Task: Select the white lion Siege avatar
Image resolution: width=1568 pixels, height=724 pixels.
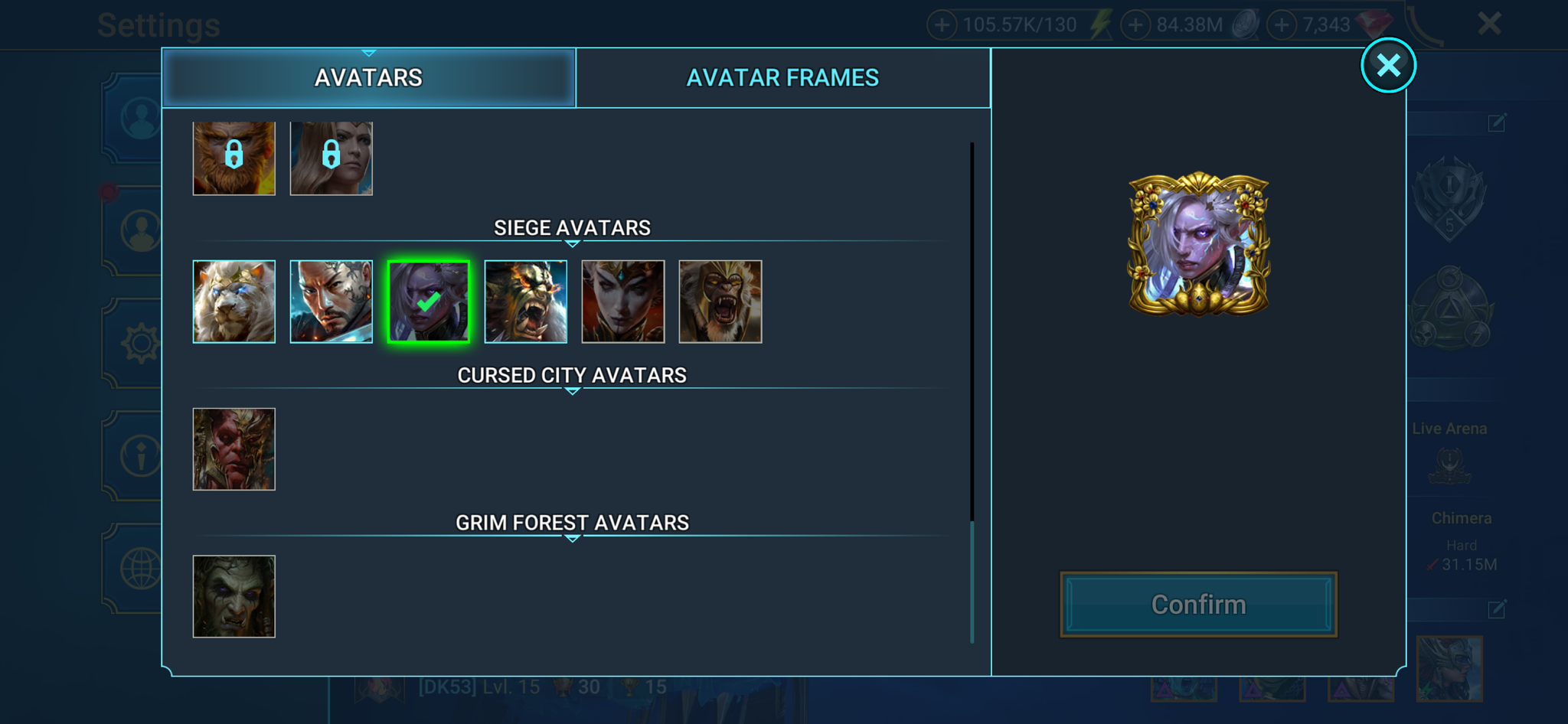Action: click(x=234, y=301)
